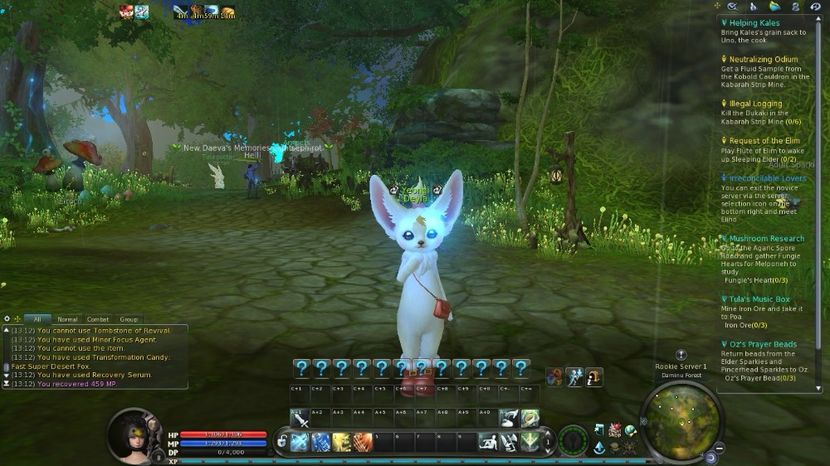830x466 pixels.
Task: Show the All chat tab
Action: click(37, 319)
